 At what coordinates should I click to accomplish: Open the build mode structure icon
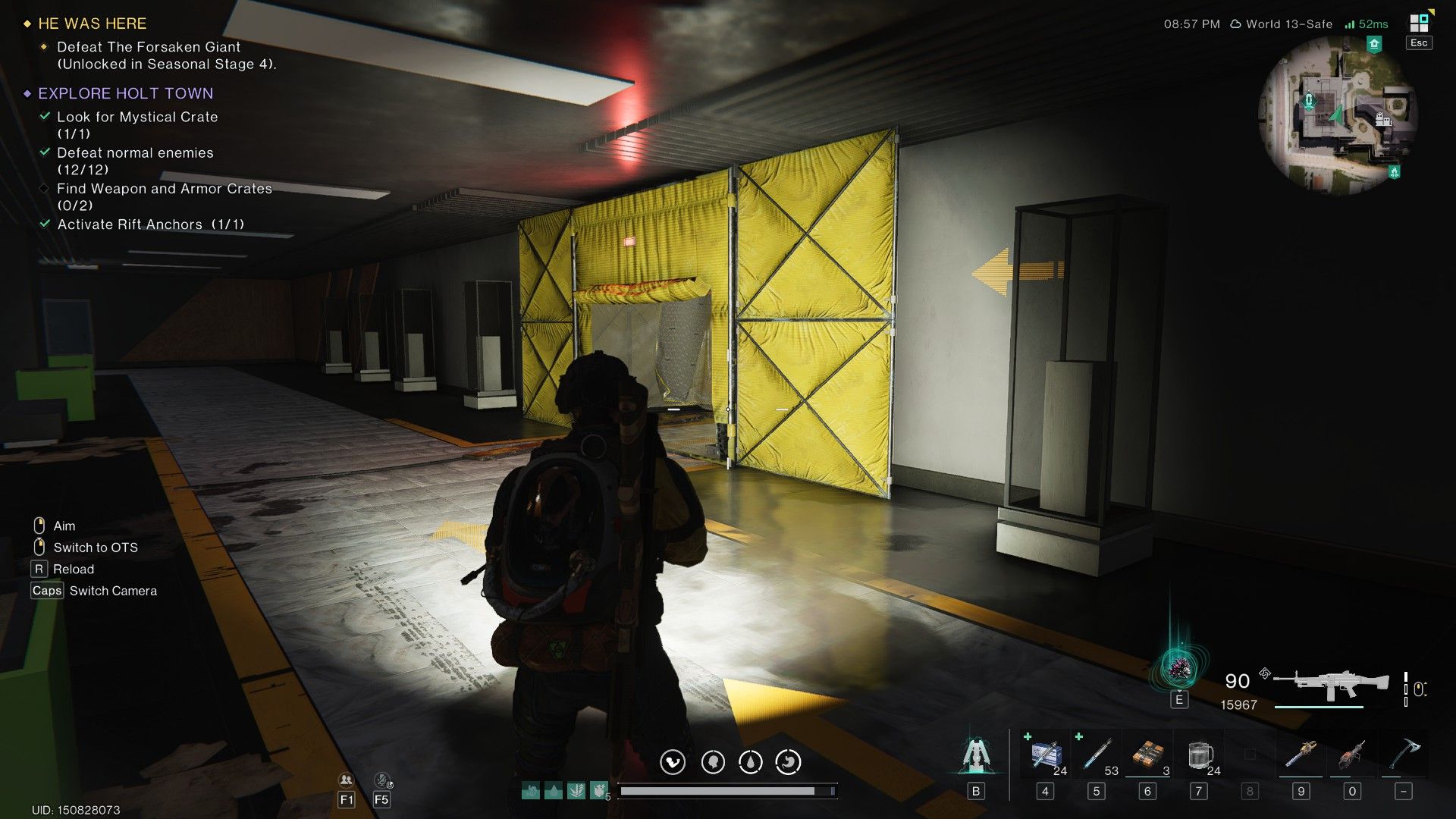(x=976, y=754)
